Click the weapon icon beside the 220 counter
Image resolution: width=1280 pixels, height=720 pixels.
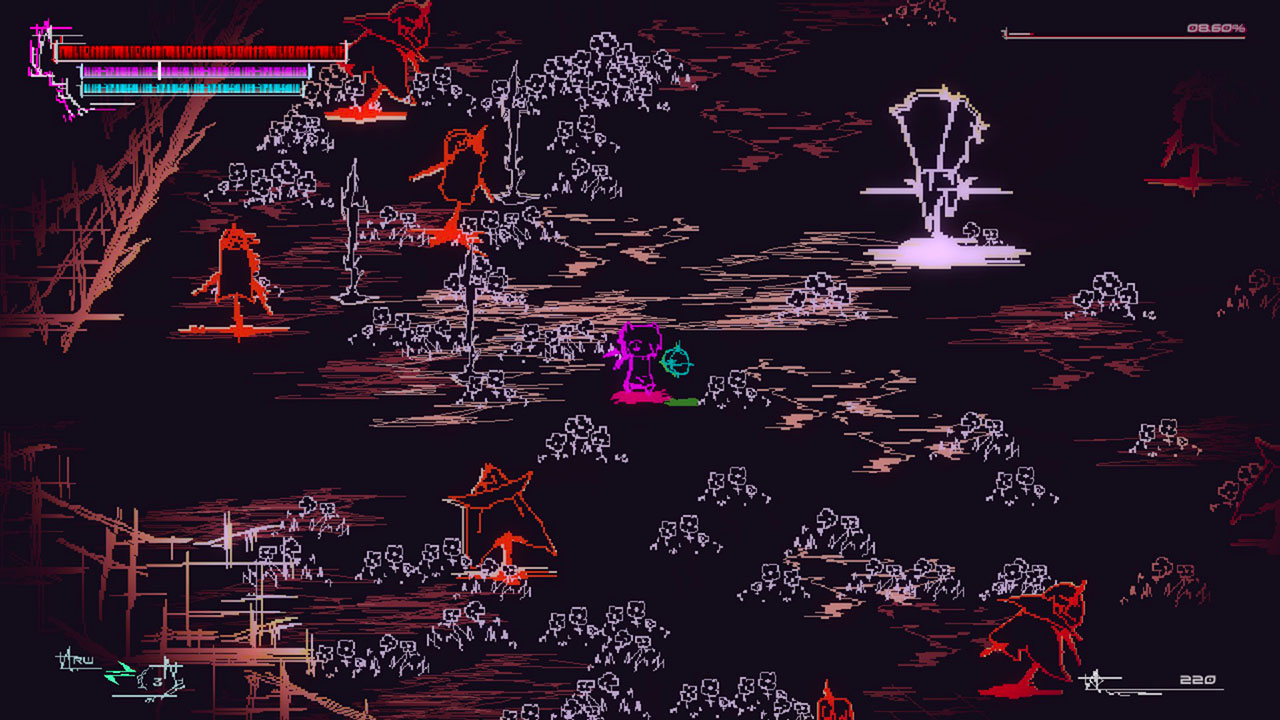(1095, 680)
